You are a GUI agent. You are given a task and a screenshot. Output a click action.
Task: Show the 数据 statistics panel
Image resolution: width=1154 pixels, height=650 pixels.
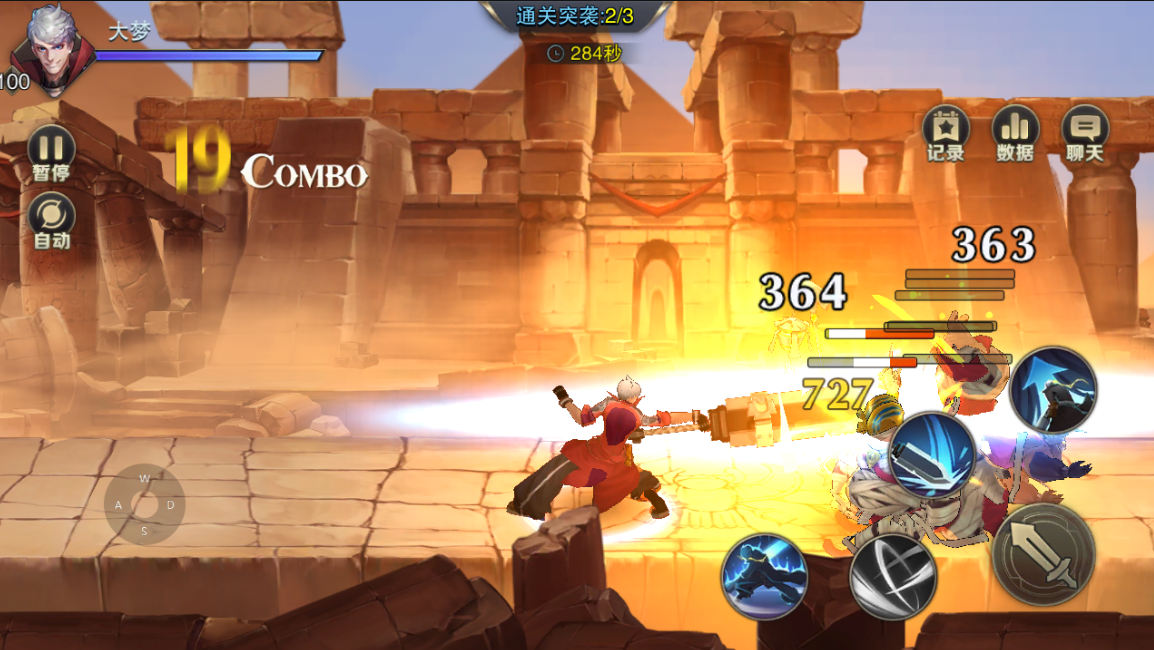click(x=1015, y=133)
